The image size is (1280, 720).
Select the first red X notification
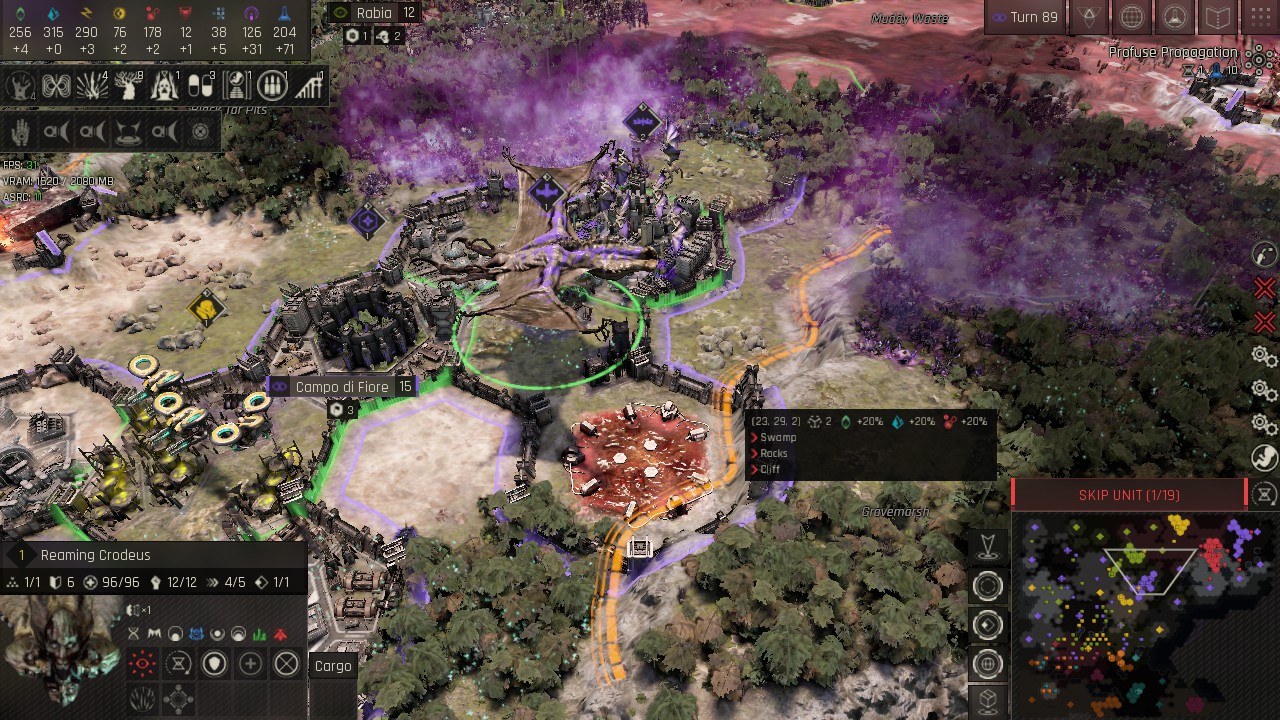coord(1264,289)
